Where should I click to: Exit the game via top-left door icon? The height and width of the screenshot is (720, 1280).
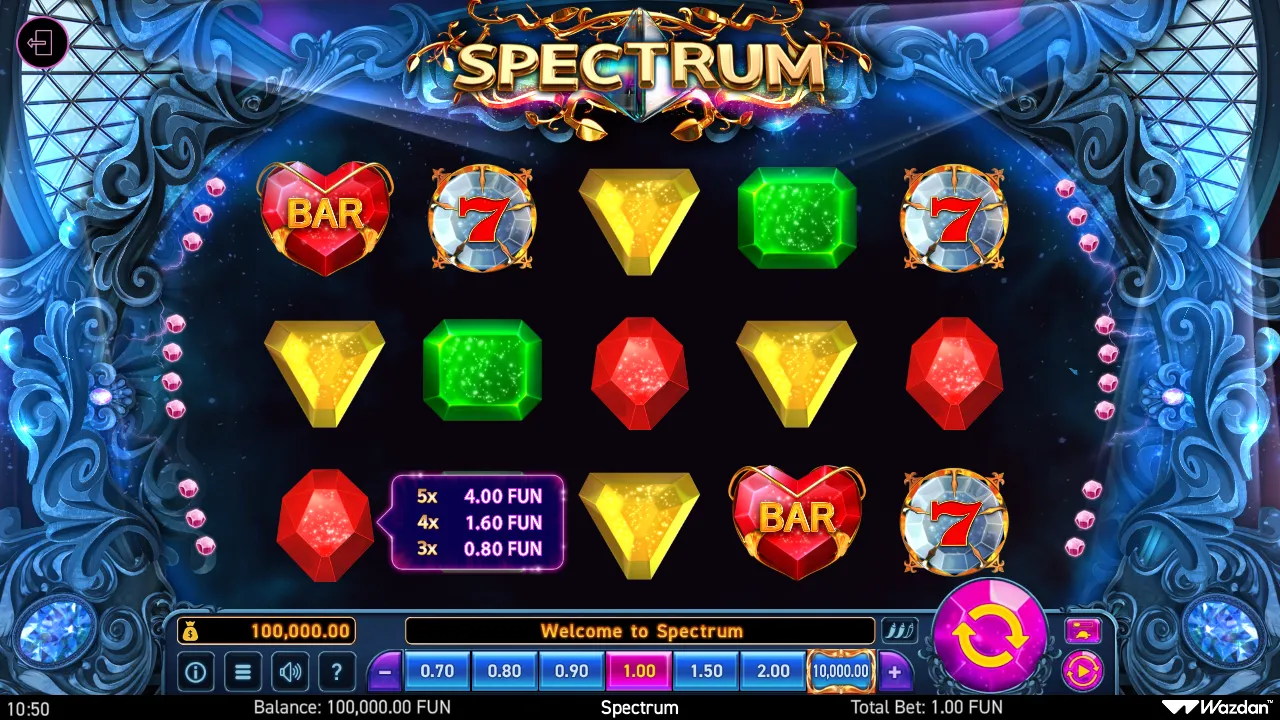(x=44, y=43)
